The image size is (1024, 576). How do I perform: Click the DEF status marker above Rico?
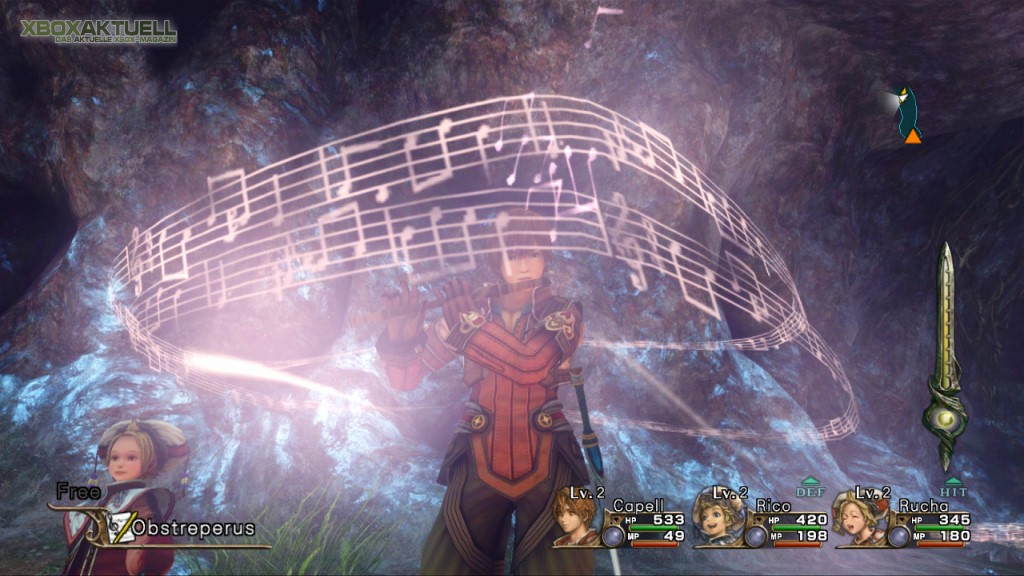(x=809, y=487)
